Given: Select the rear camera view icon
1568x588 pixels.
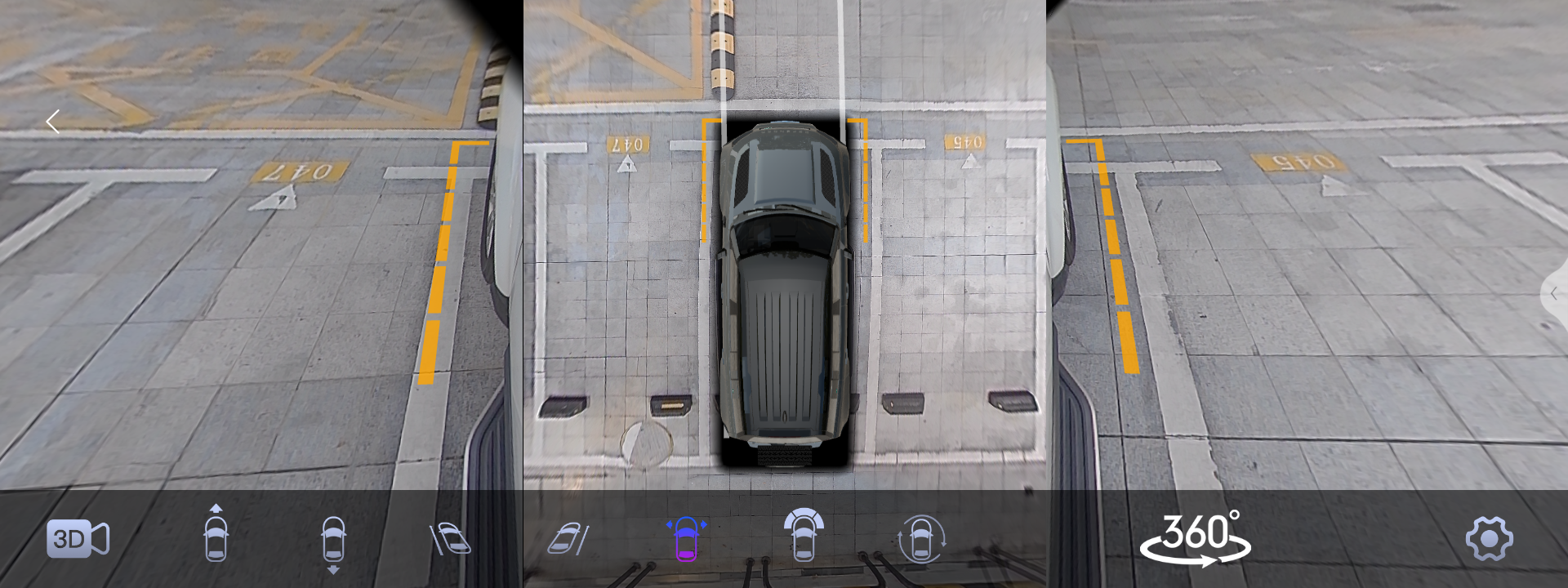Looking at the screenshot, I should 333,541.
